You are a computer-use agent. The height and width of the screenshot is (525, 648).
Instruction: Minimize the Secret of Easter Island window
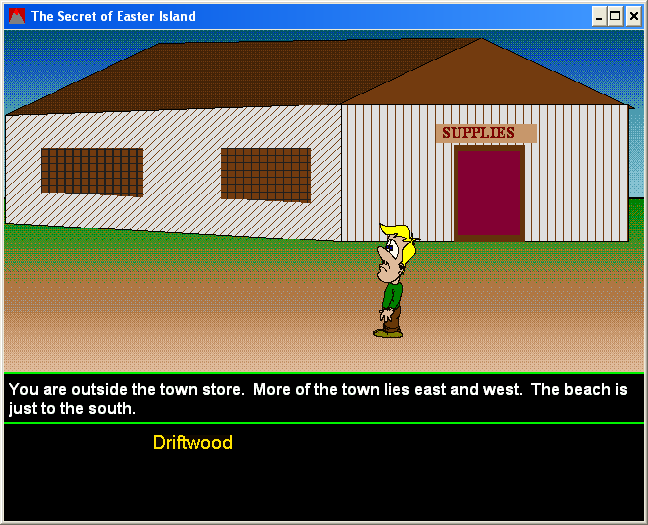pos(599,16)
